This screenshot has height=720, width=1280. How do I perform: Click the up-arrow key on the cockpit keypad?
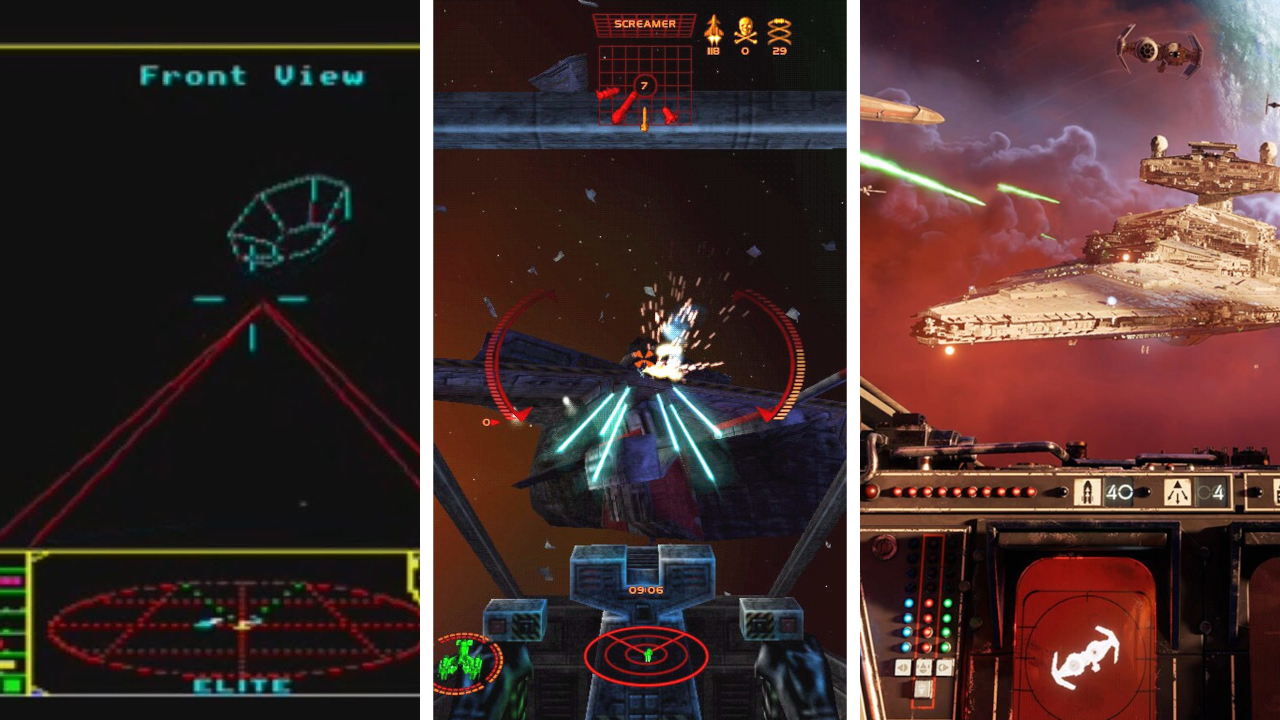pos(924,665)
